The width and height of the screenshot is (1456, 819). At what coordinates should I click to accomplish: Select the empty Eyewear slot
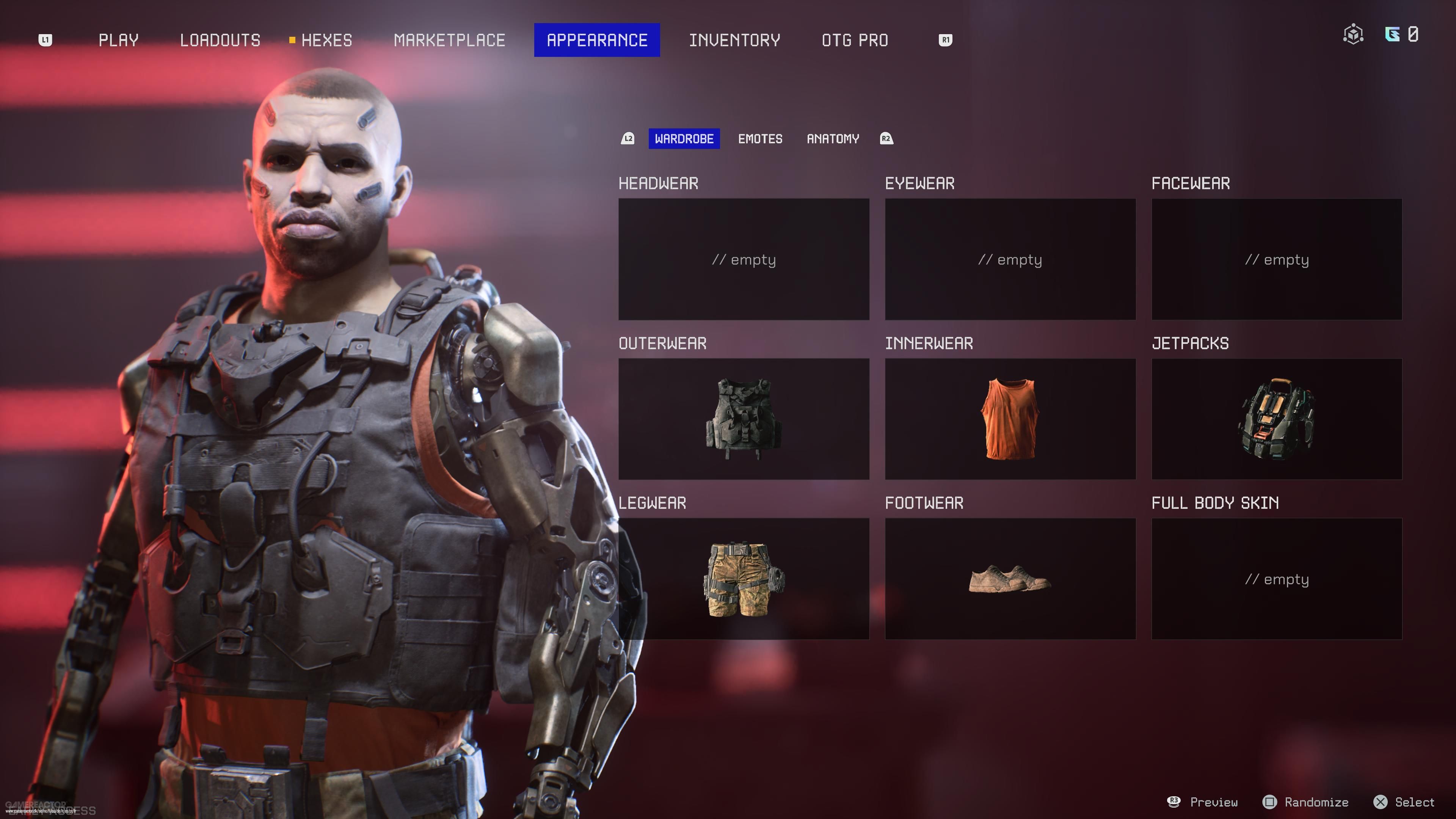(x=1010, y=259)
